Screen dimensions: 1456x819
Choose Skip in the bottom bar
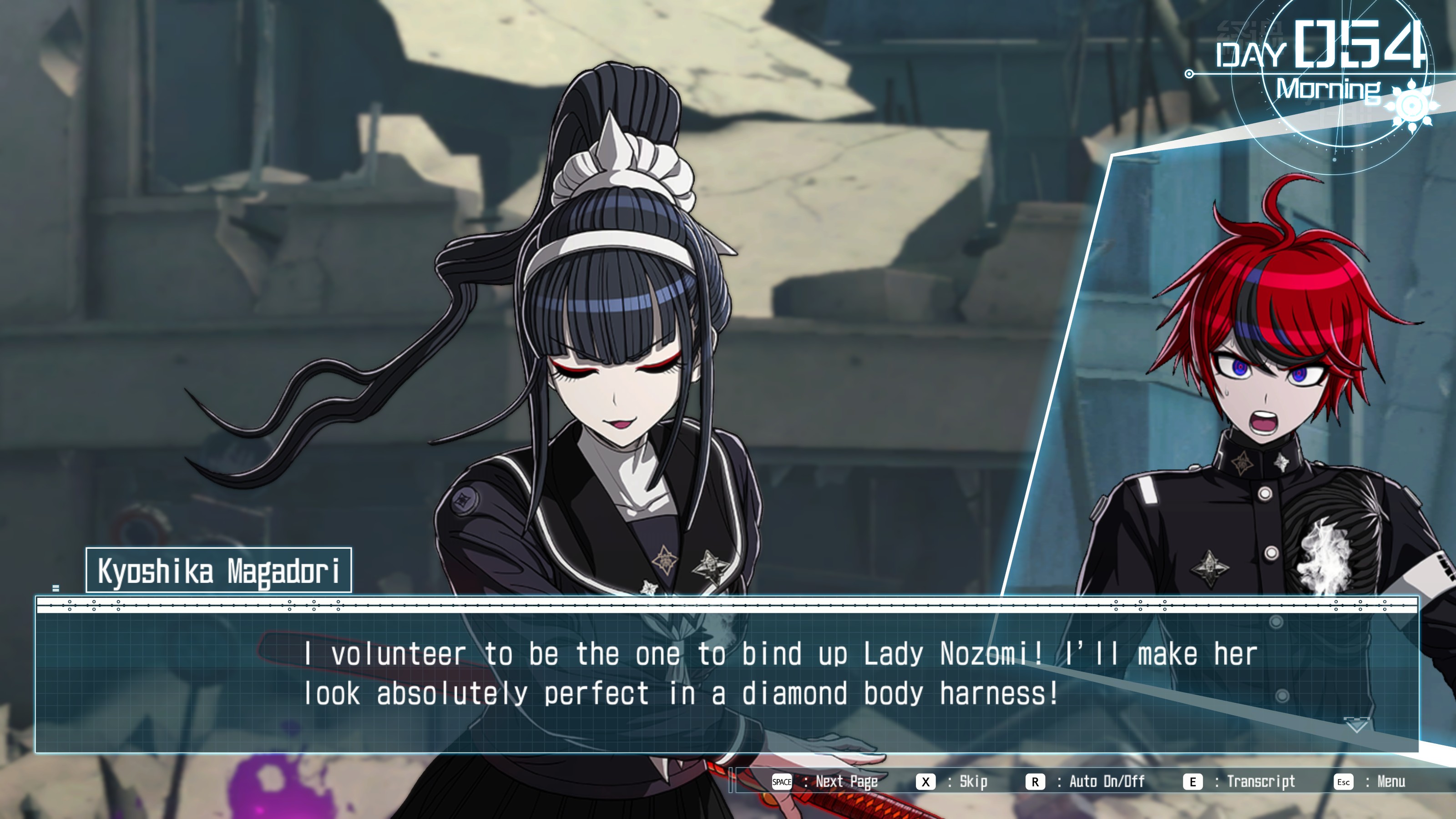(x=952, y=782)
